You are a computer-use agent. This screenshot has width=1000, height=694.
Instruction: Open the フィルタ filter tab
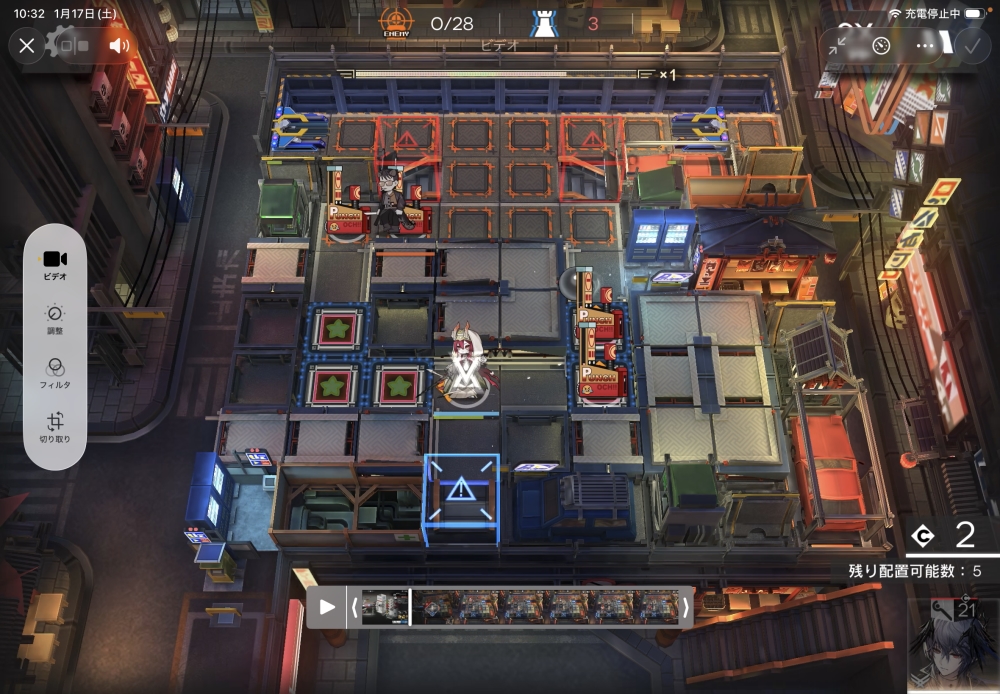coord(56,372)
